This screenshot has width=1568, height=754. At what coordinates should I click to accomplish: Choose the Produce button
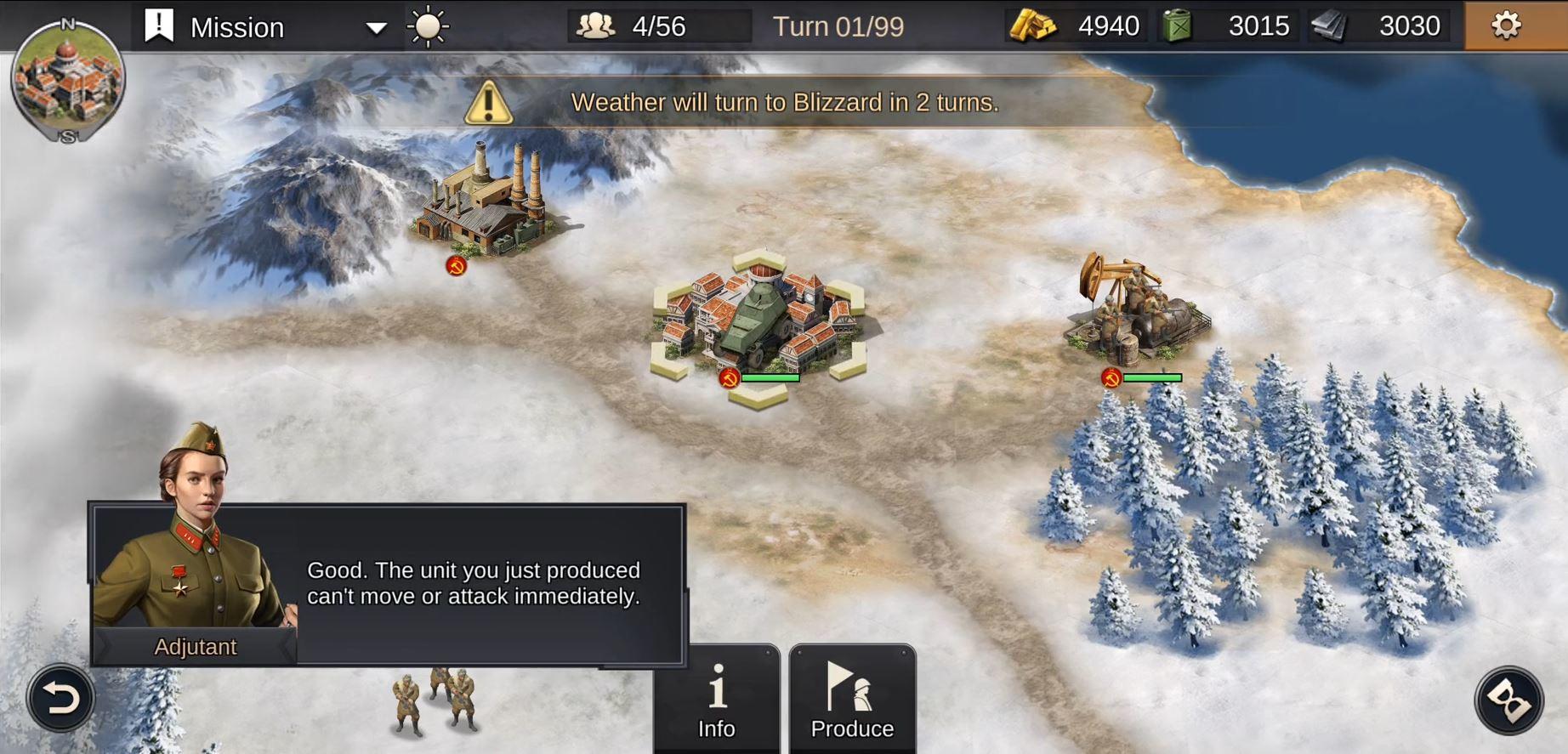852,700
